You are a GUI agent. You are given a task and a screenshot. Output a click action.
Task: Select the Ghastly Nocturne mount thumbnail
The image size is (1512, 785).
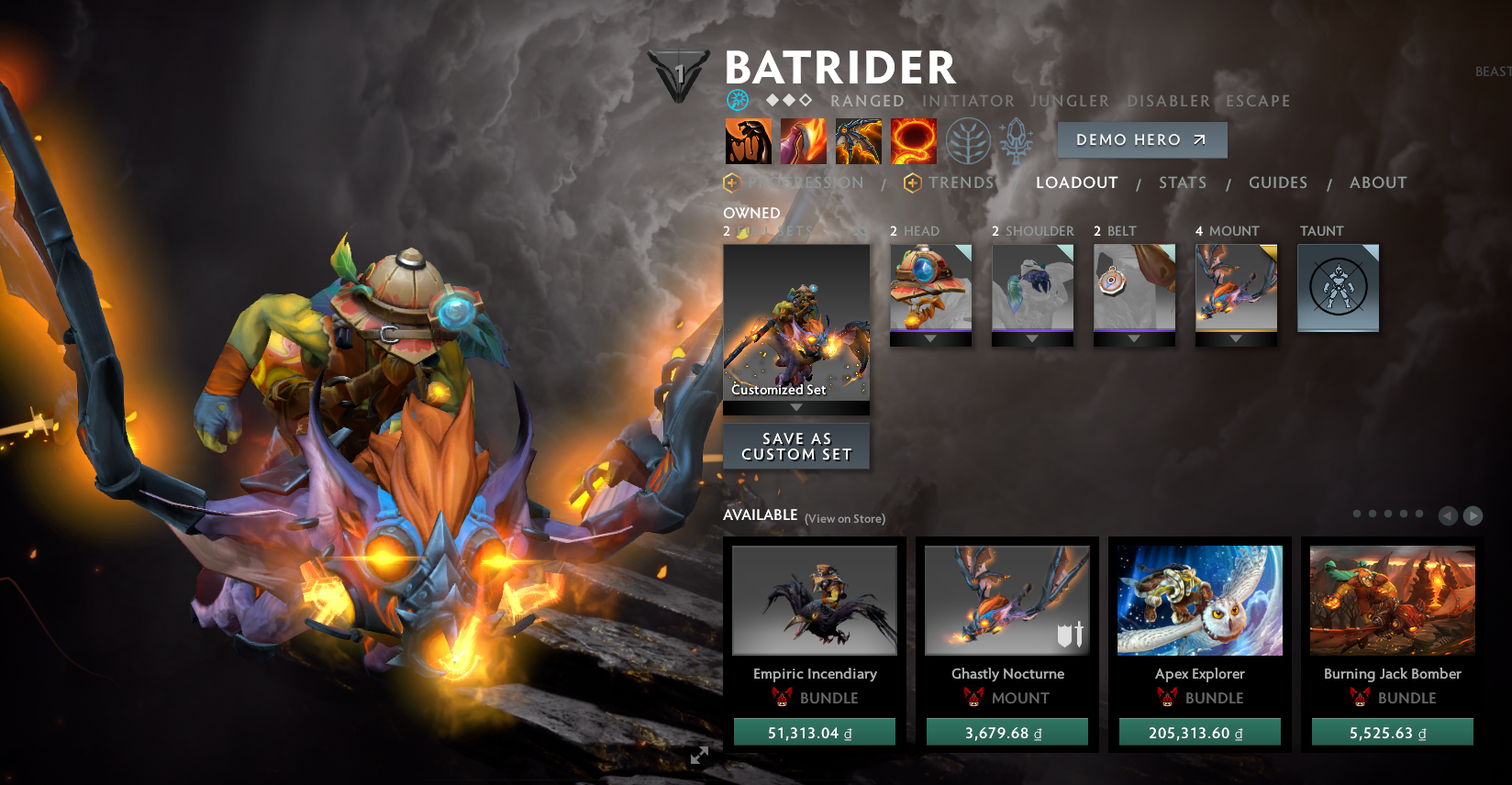coord(1006,601)
